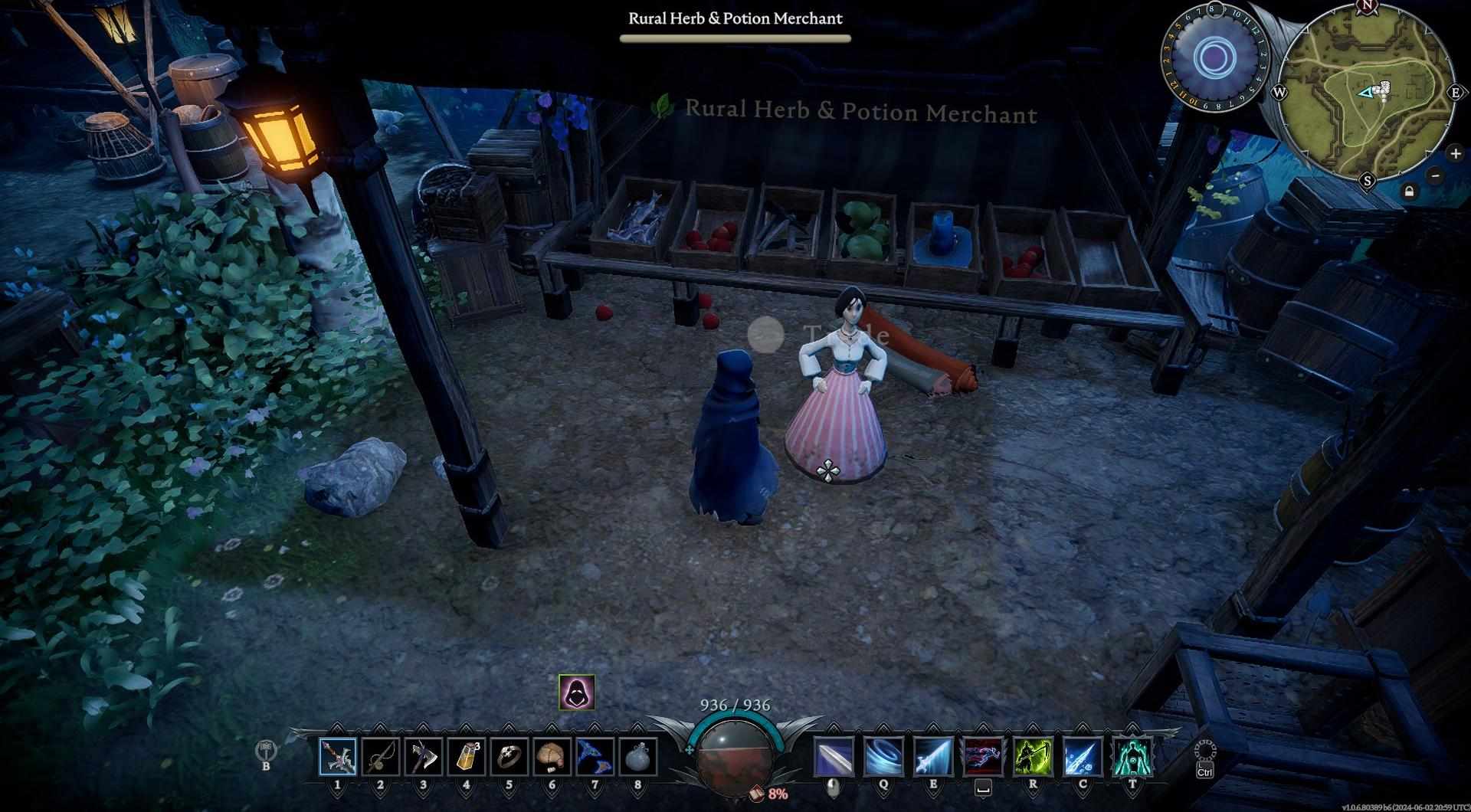The height and width of the screenshot is (812, 1471).
Task: Trigger the red dash travel ability
Action: tap(984, 758)
